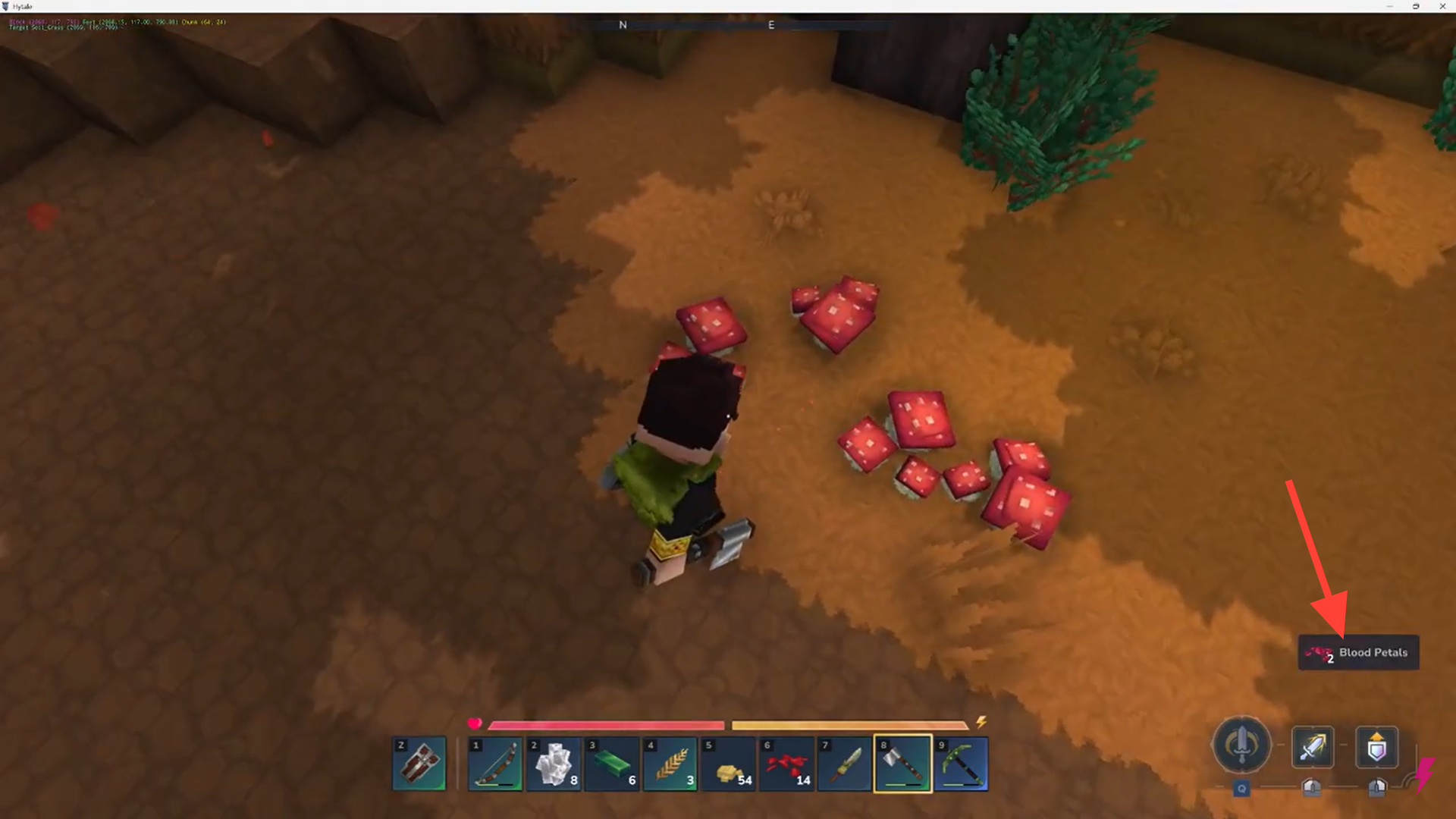Select the wooden bow in slot 1

(x=495, y=764)
